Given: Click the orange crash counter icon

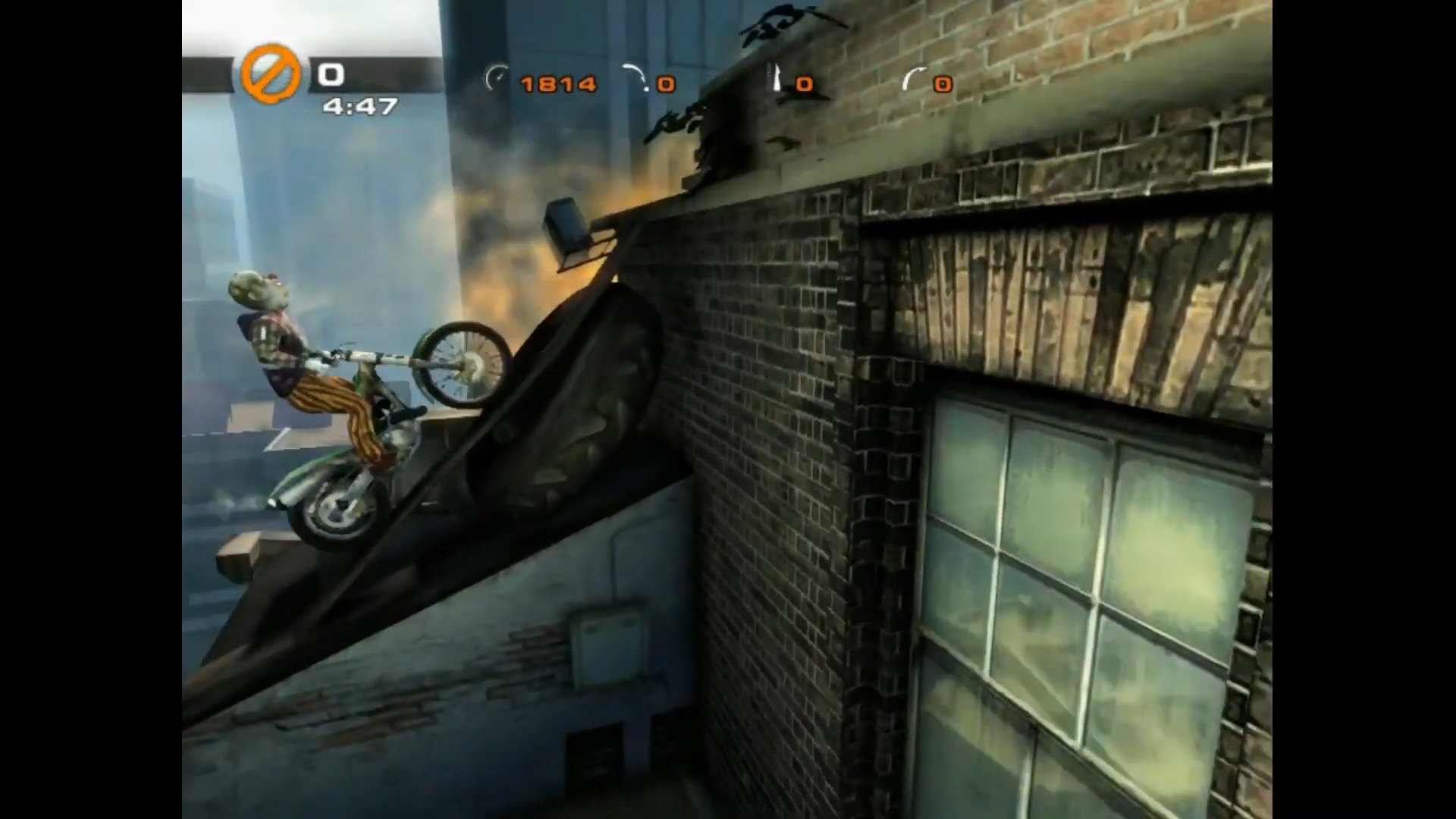Looking at the screenshot, I should (270, 74).
